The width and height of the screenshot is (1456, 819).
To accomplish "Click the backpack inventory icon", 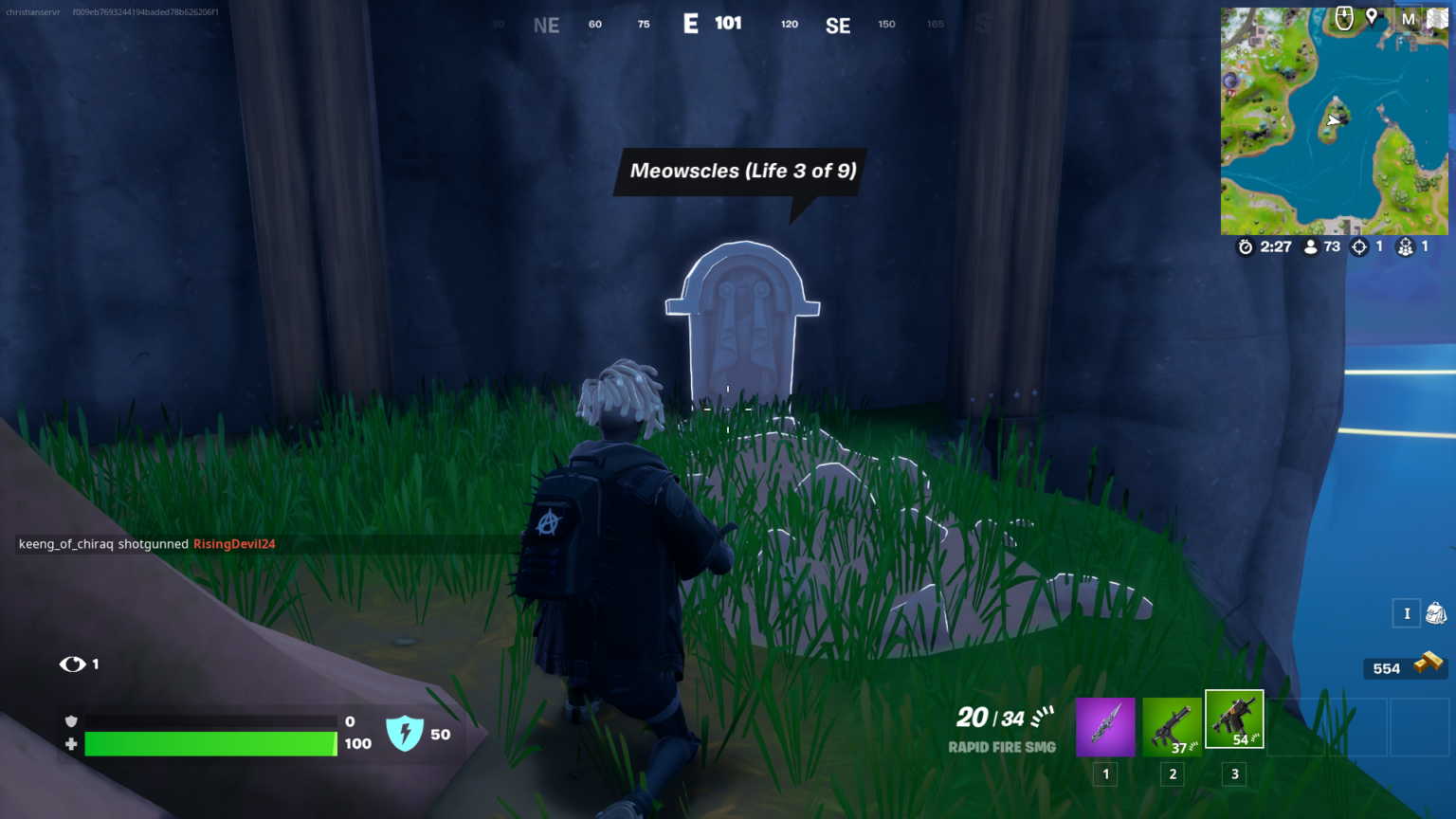I will click(x=1435, y=613).
